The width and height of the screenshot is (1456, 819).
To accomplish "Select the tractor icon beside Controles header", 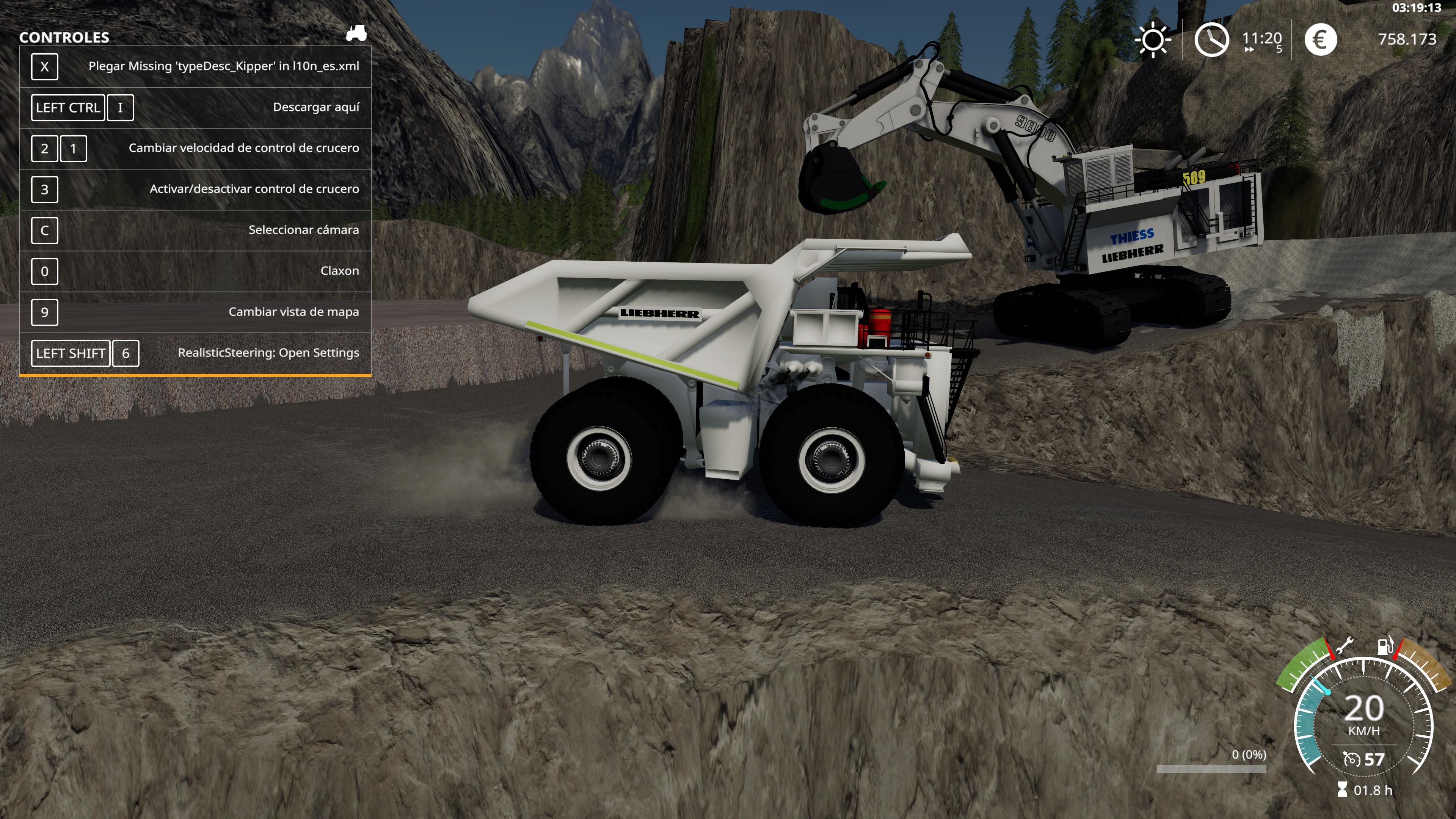I will click(356, 33).
